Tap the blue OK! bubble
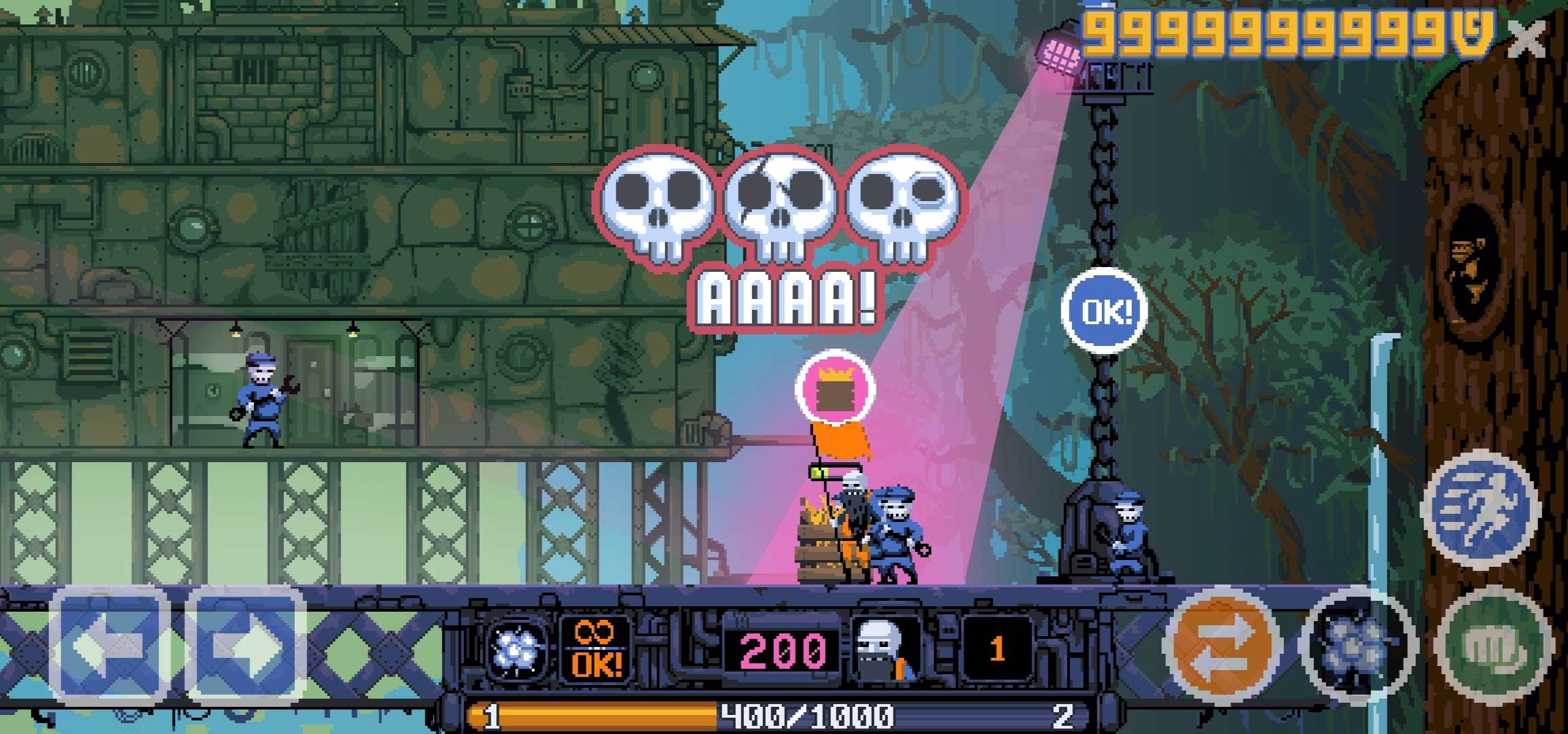1568x734 pixels. [1105, 311]
